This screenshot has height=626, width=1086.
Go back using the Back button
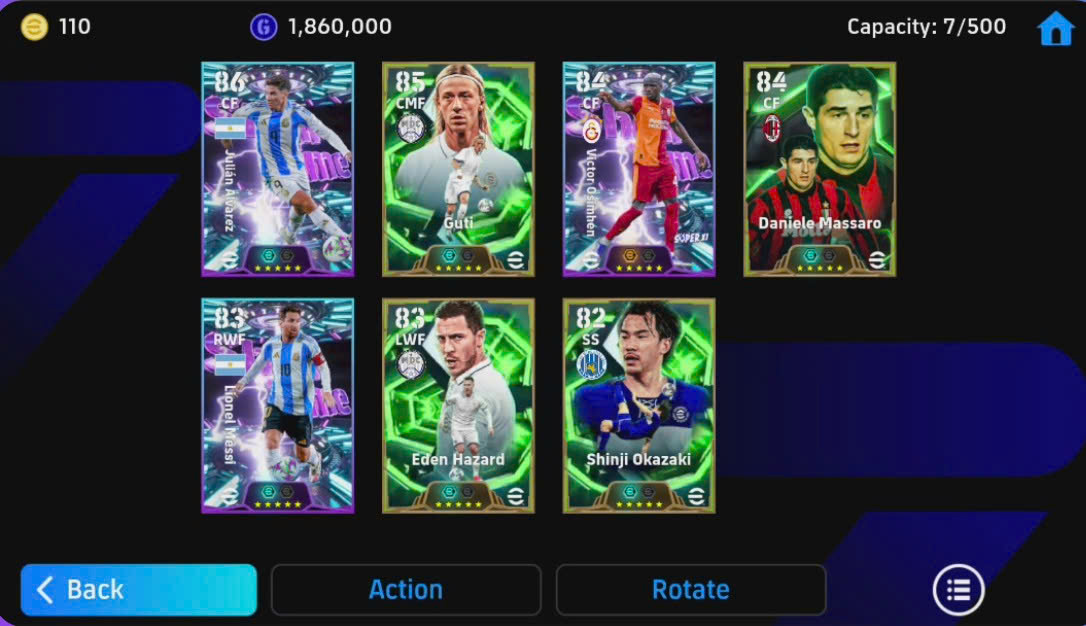click(x=138, y=590)
